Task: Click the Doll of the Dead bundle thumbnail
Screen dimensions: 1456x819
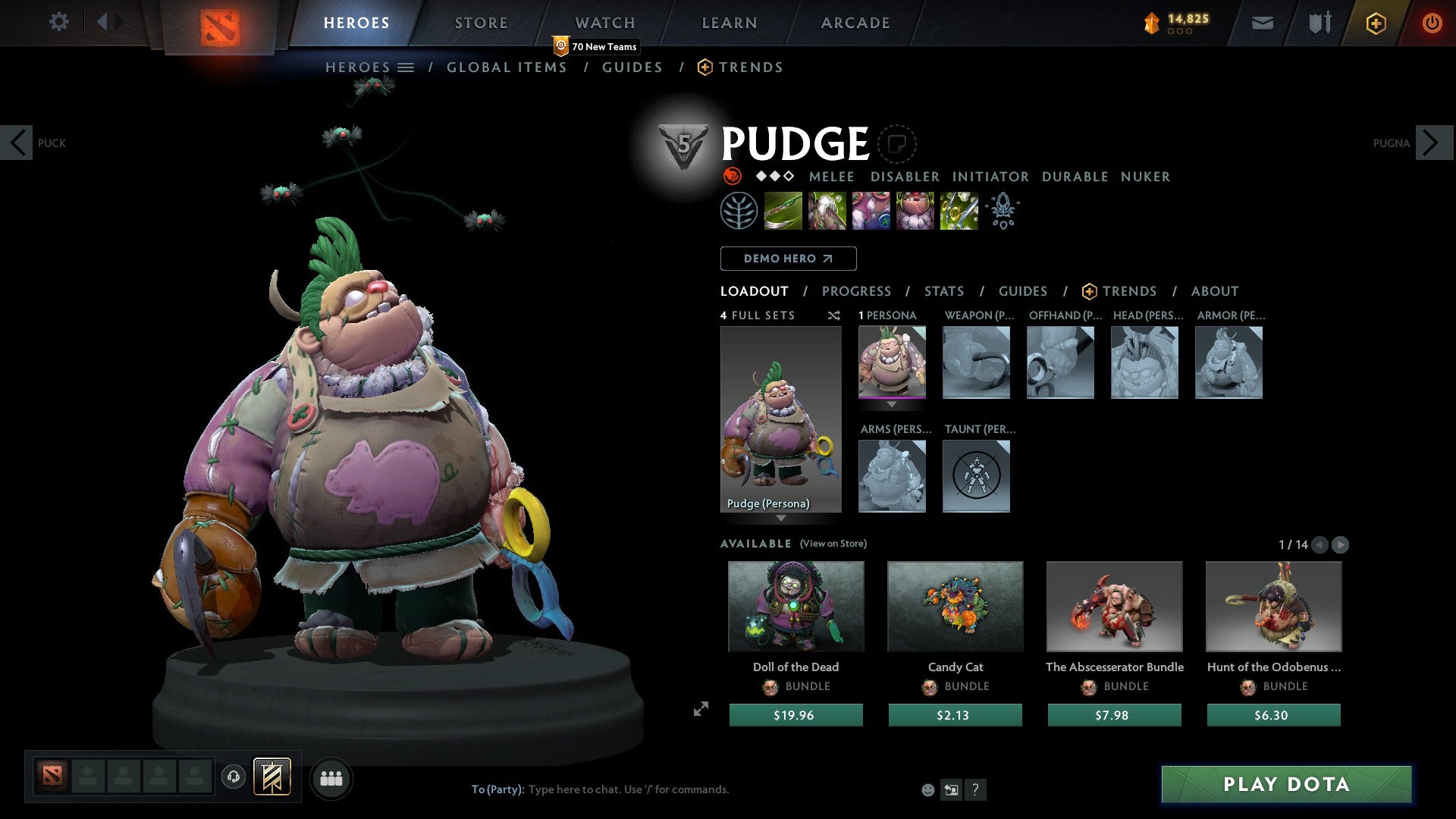Action: 795,606
